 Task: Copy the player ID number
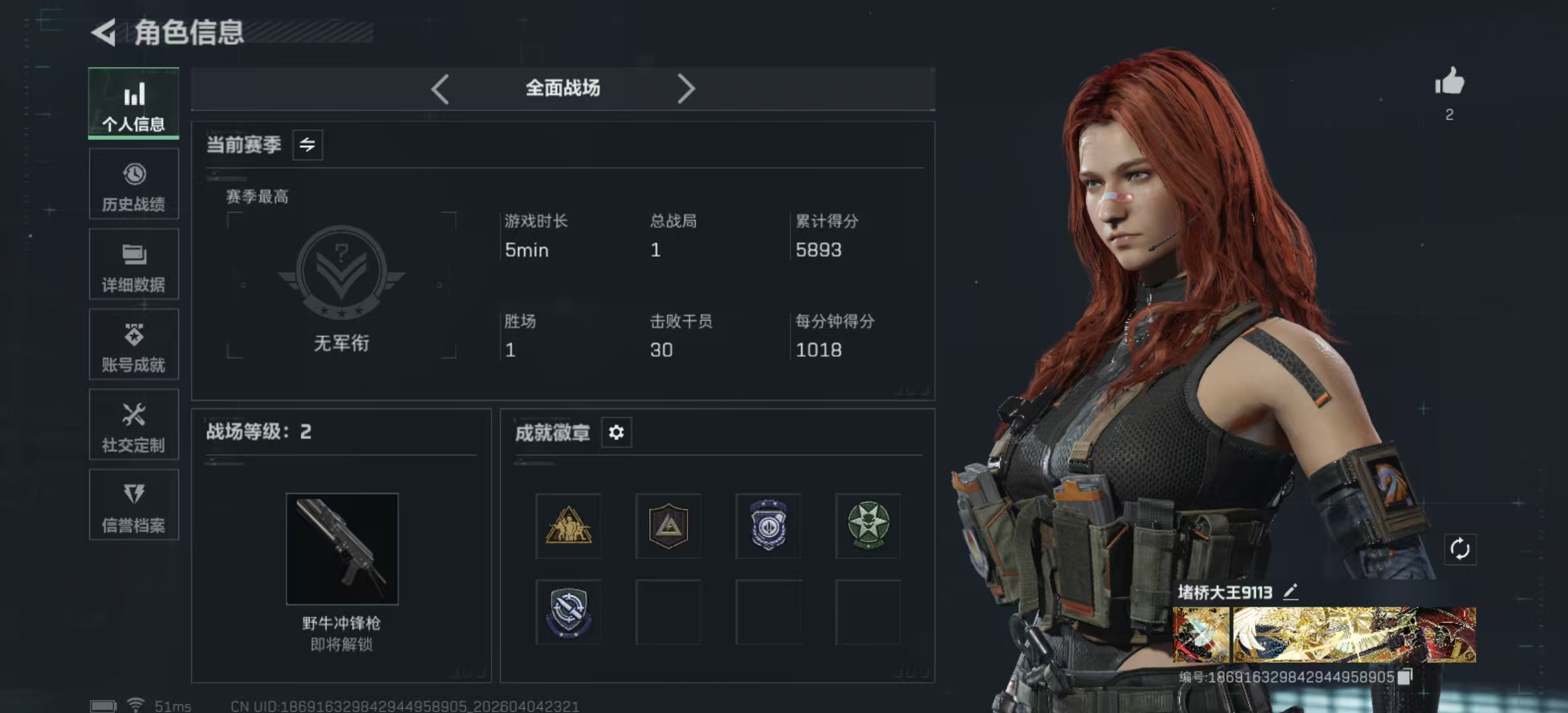(x=1405, y=677)
